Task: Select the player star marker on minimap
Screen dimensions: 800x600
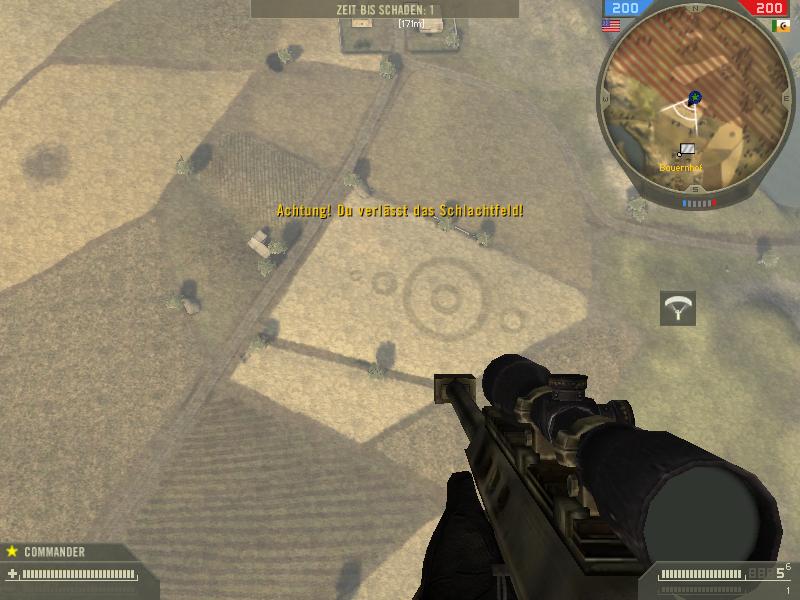Action: 695,98
